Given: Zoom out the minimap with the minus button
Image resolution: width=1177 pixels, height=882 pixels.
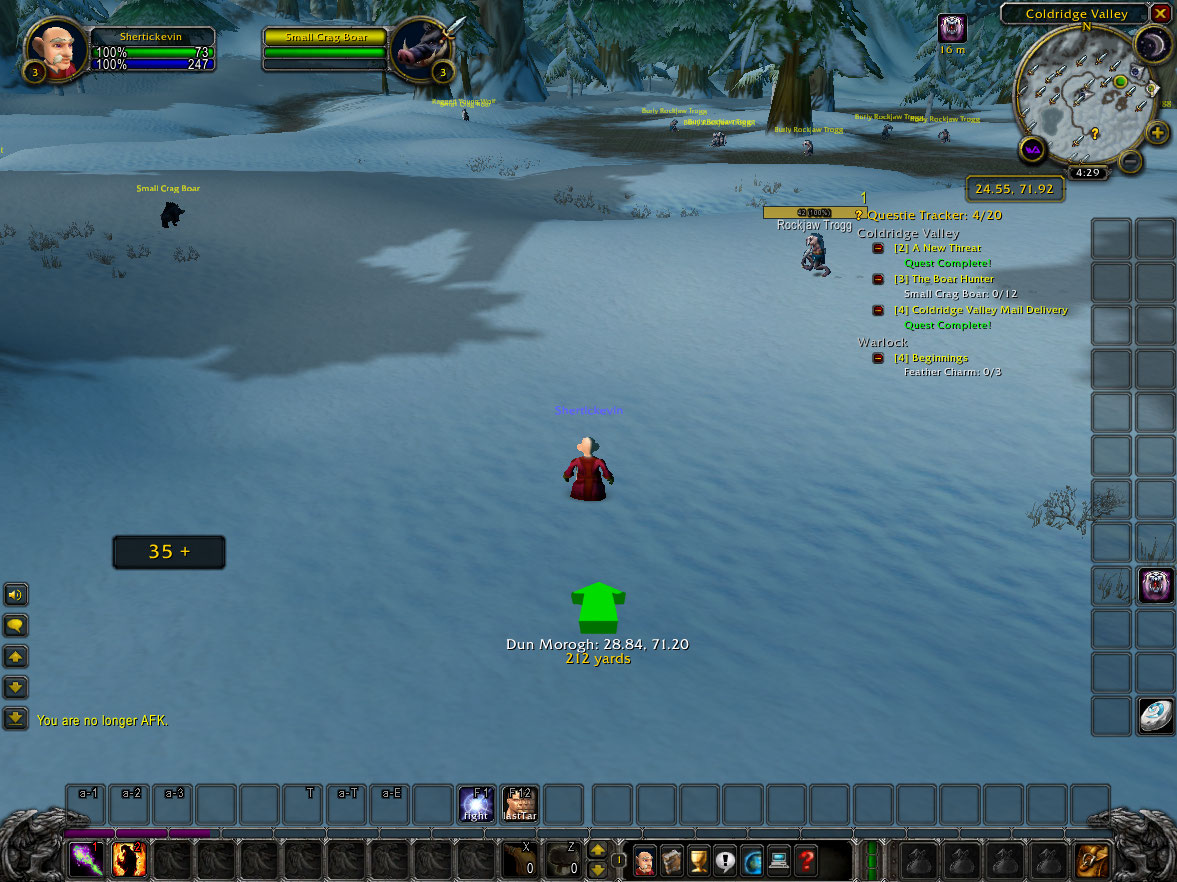Looking at the screenshot, I should (x=1130, y=160).
